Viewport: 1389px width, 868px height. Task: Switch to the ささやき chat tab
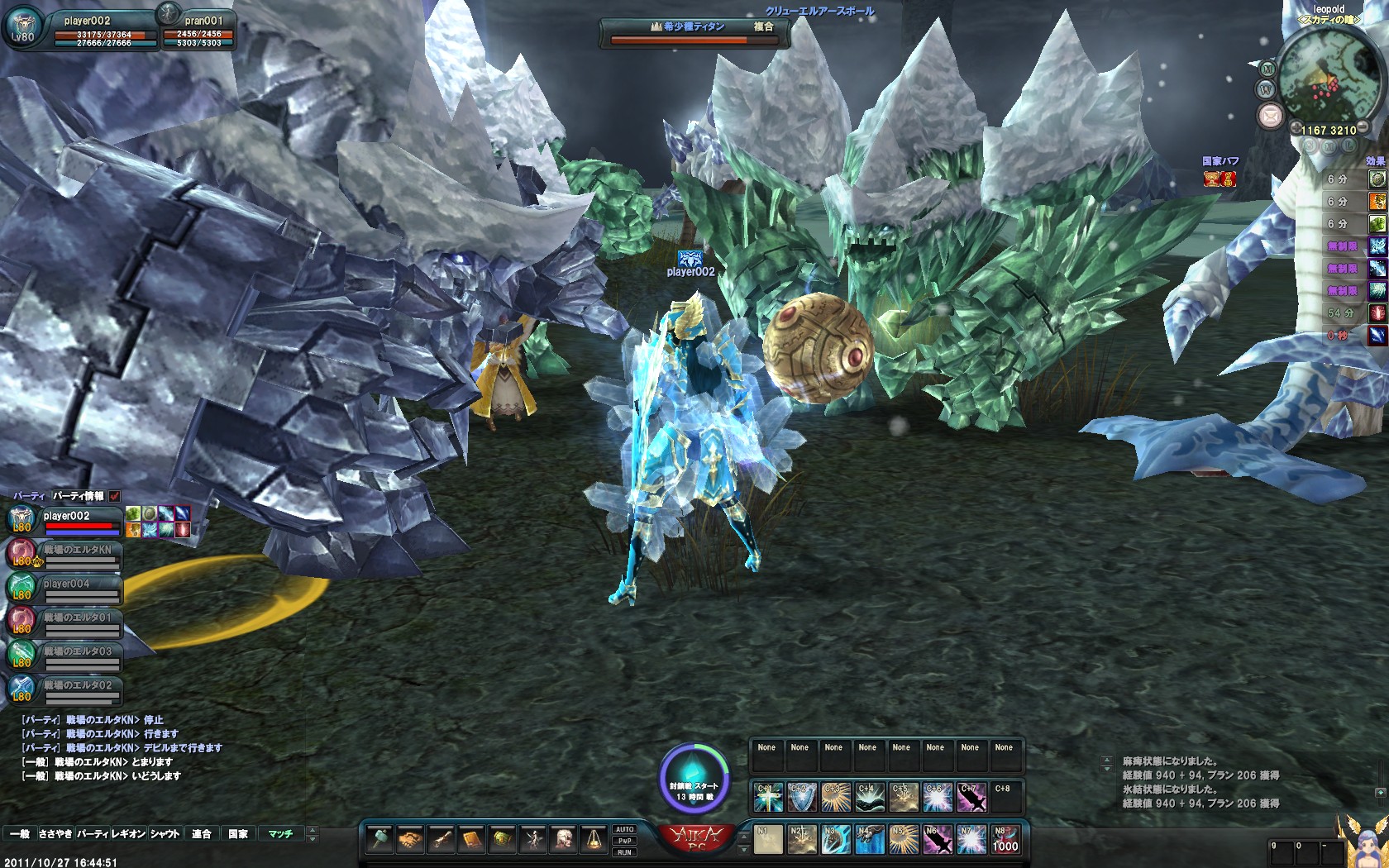pos(55,834)
